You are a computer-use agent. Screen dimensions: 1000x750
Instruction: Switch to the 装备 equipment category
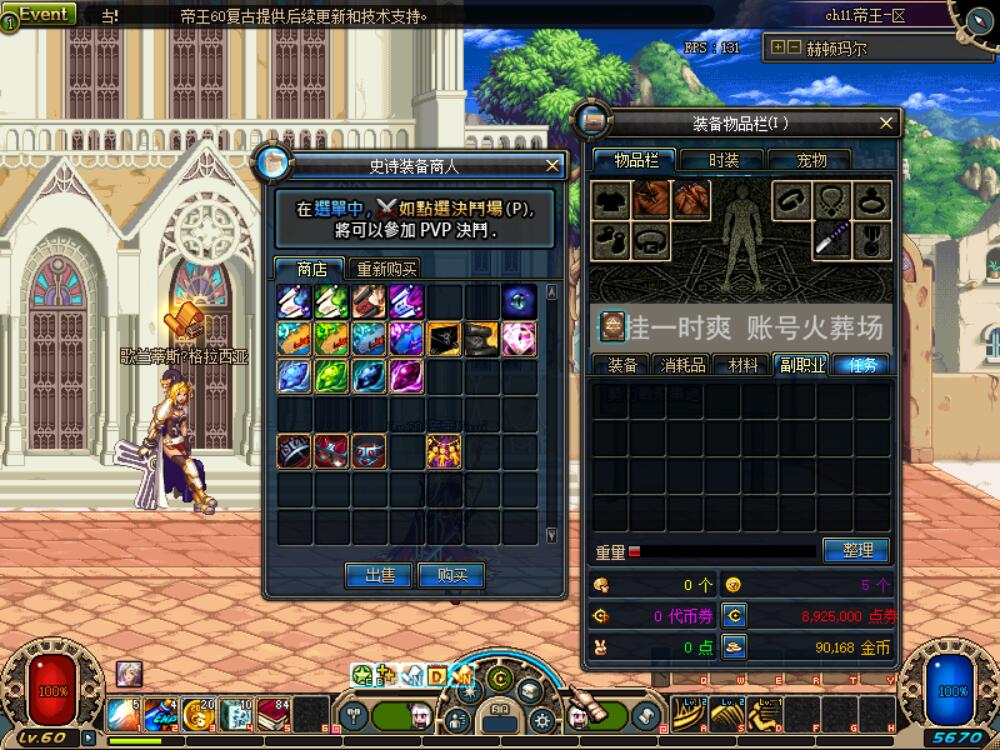tap(622, 365)
